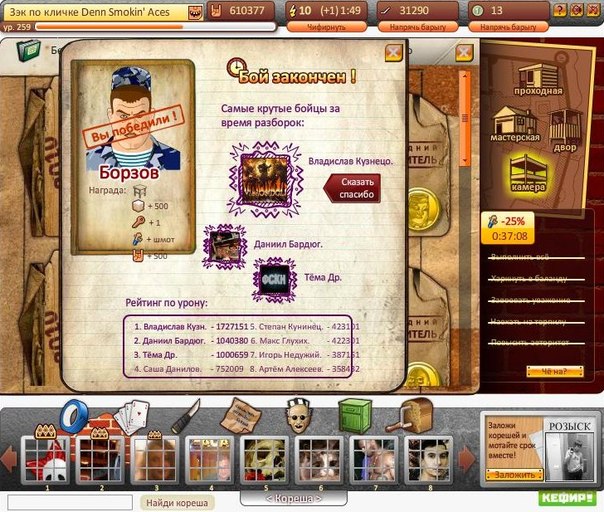Open the green crate icon
Image resolution: width=604 pixels, height=512 pixels.
coord(355,414)
